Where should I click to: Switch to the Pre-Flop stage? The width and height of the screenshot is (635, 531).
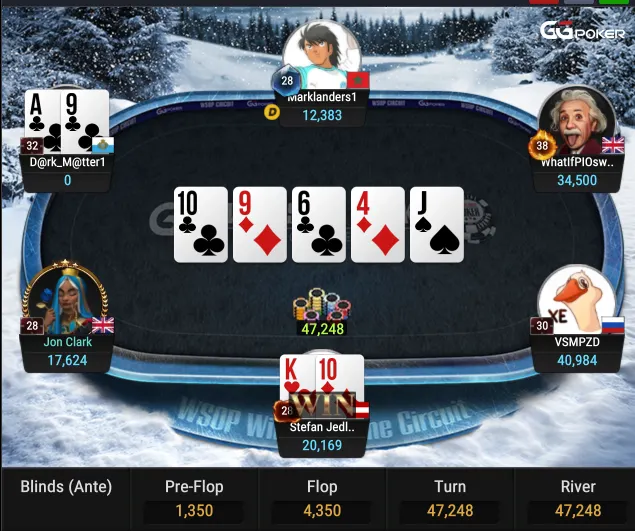[x=194, y=498]
